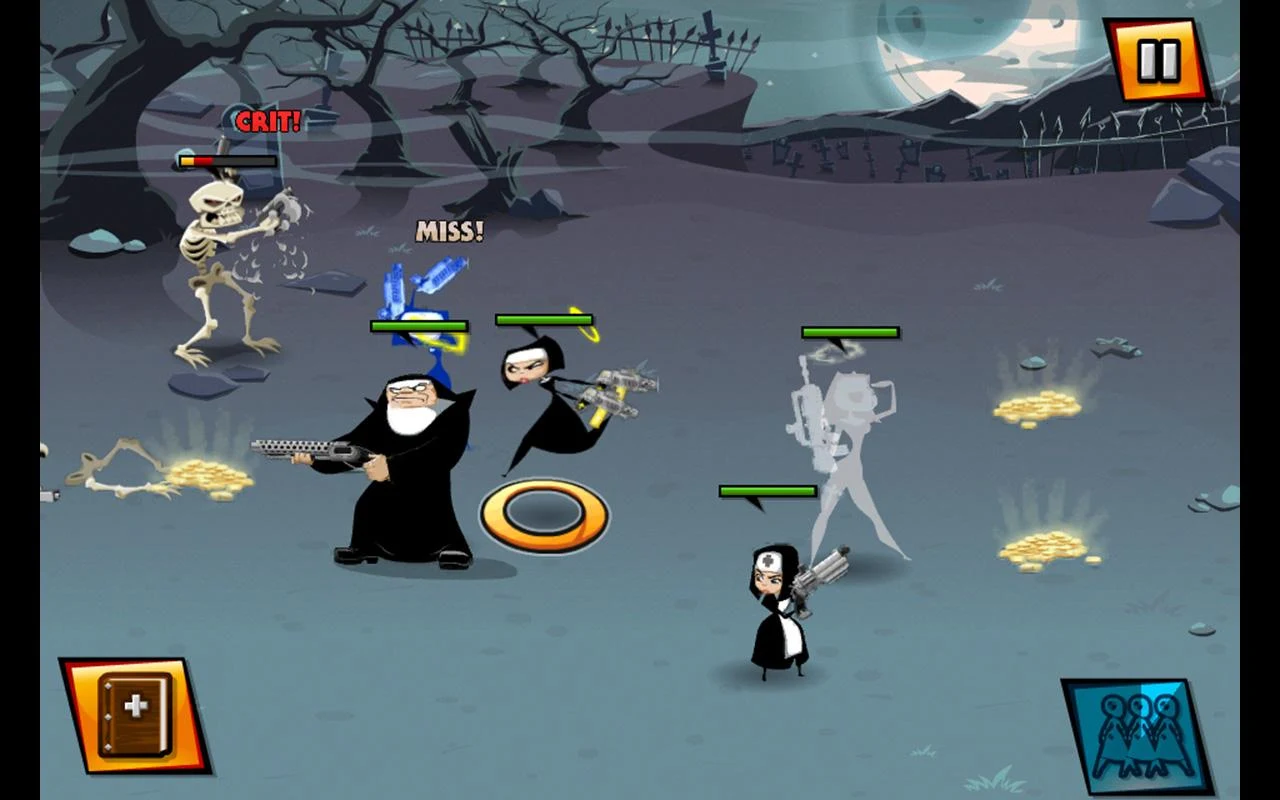Image resolution: width=1280 pixels, height=800 pixels.
Task: Tap the ghost nun's green health bar
Action: coord(851,330)
